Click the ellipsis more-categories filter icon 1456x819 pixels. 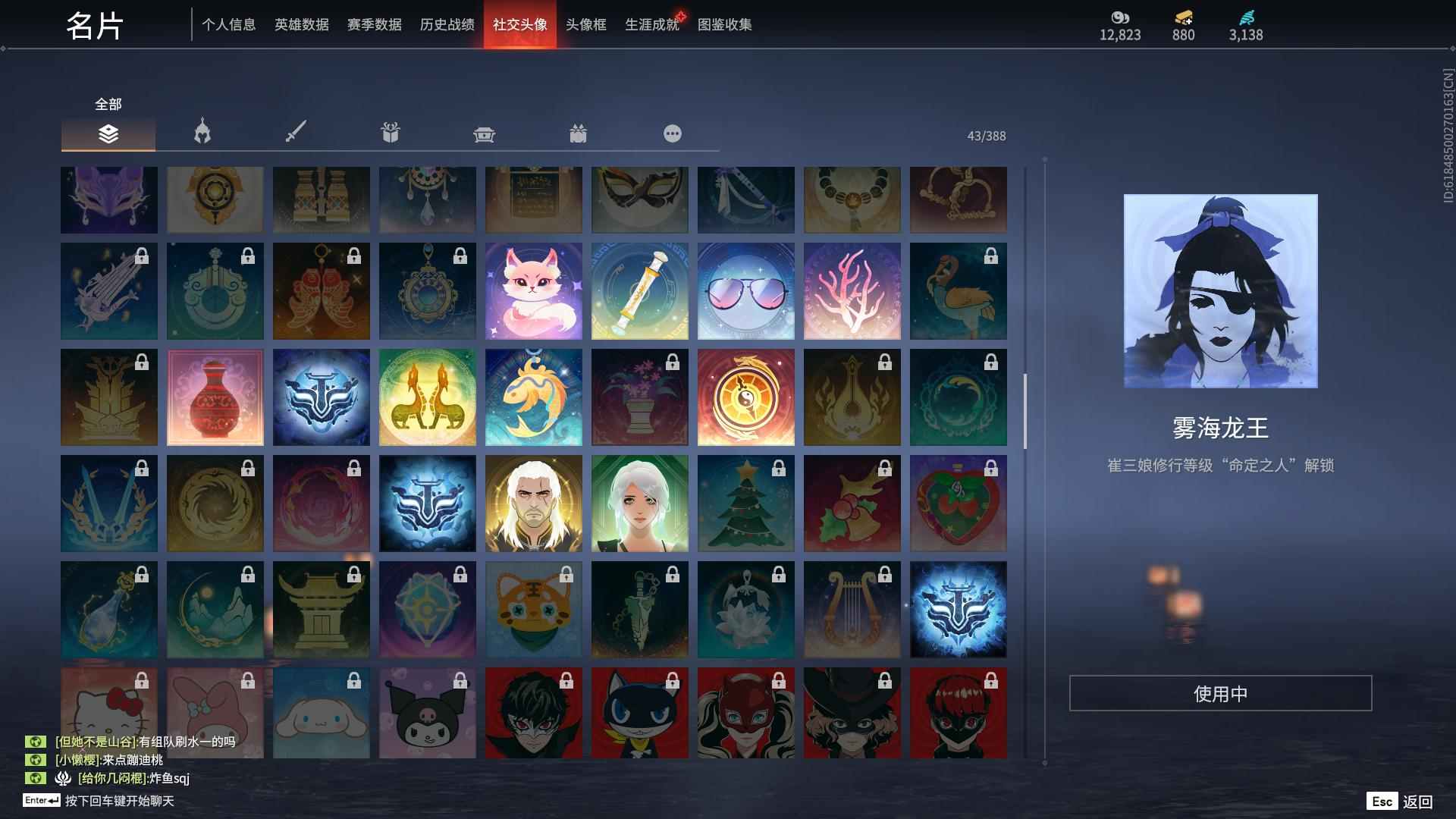tap(673, 133)
